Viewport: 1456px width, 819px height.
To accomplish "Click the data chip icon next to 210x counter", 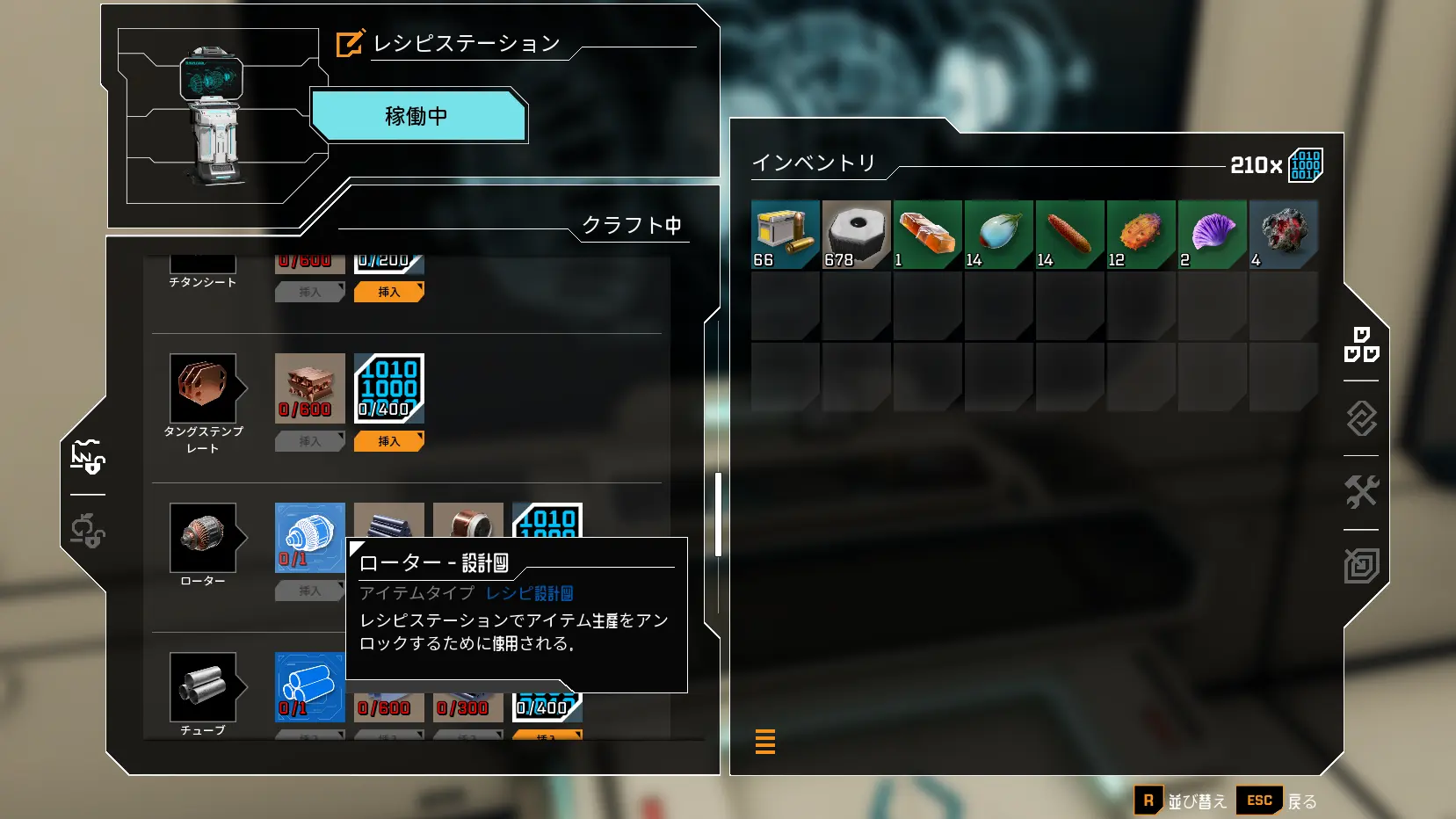I will 1306,165.
